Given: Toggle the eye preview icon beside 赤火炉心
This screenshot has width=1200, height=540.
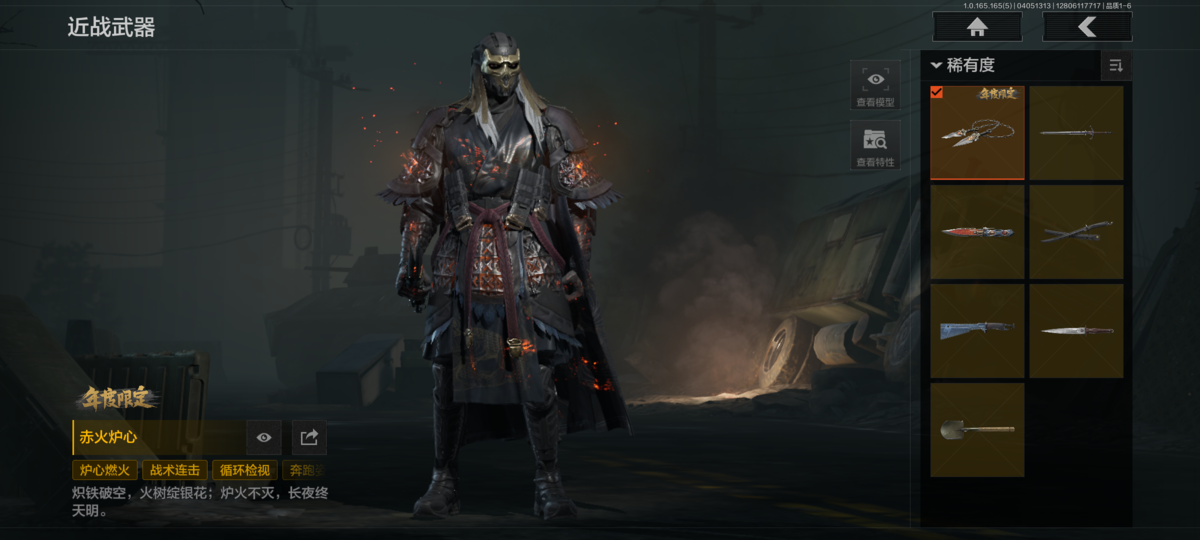Looking at the screenshot, I should (264, 437).
